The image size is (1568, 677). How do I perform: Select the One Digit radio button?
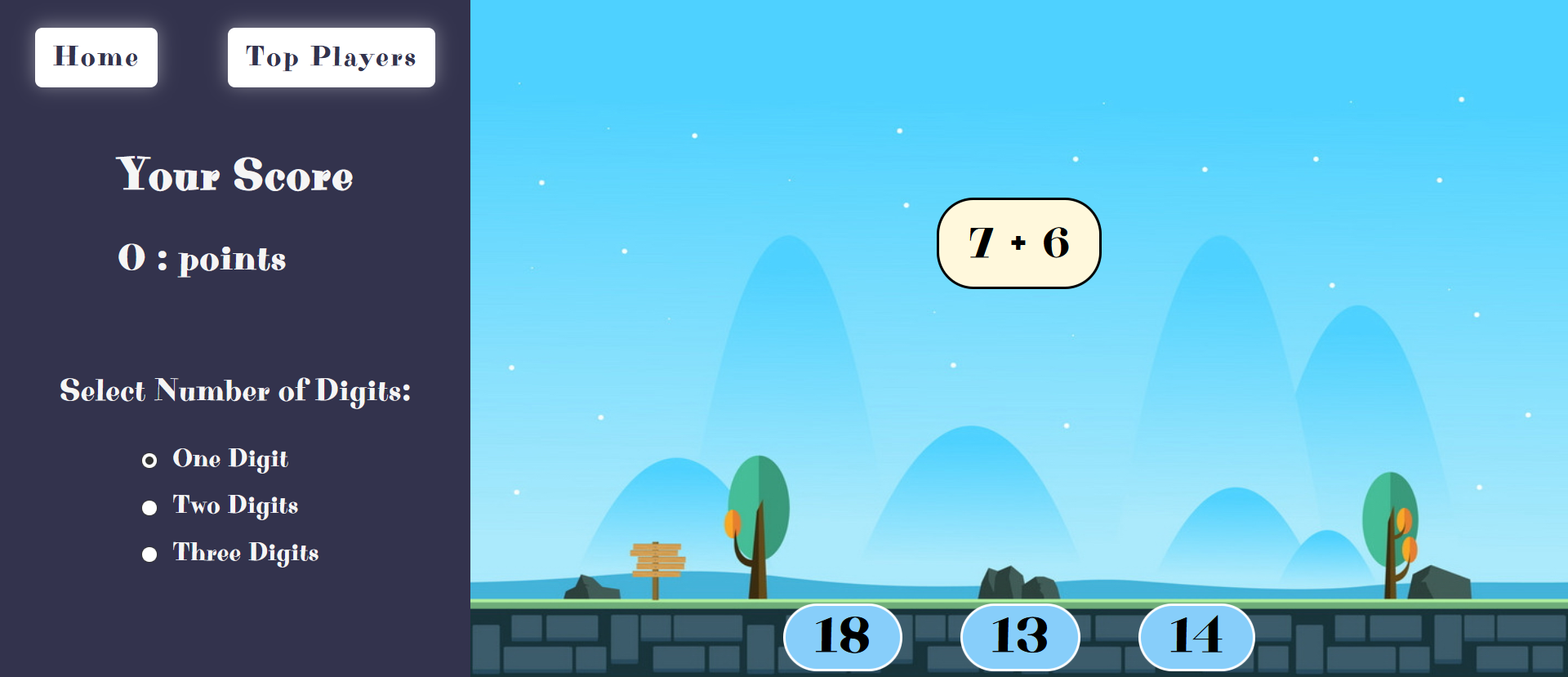tap(149, 460)
